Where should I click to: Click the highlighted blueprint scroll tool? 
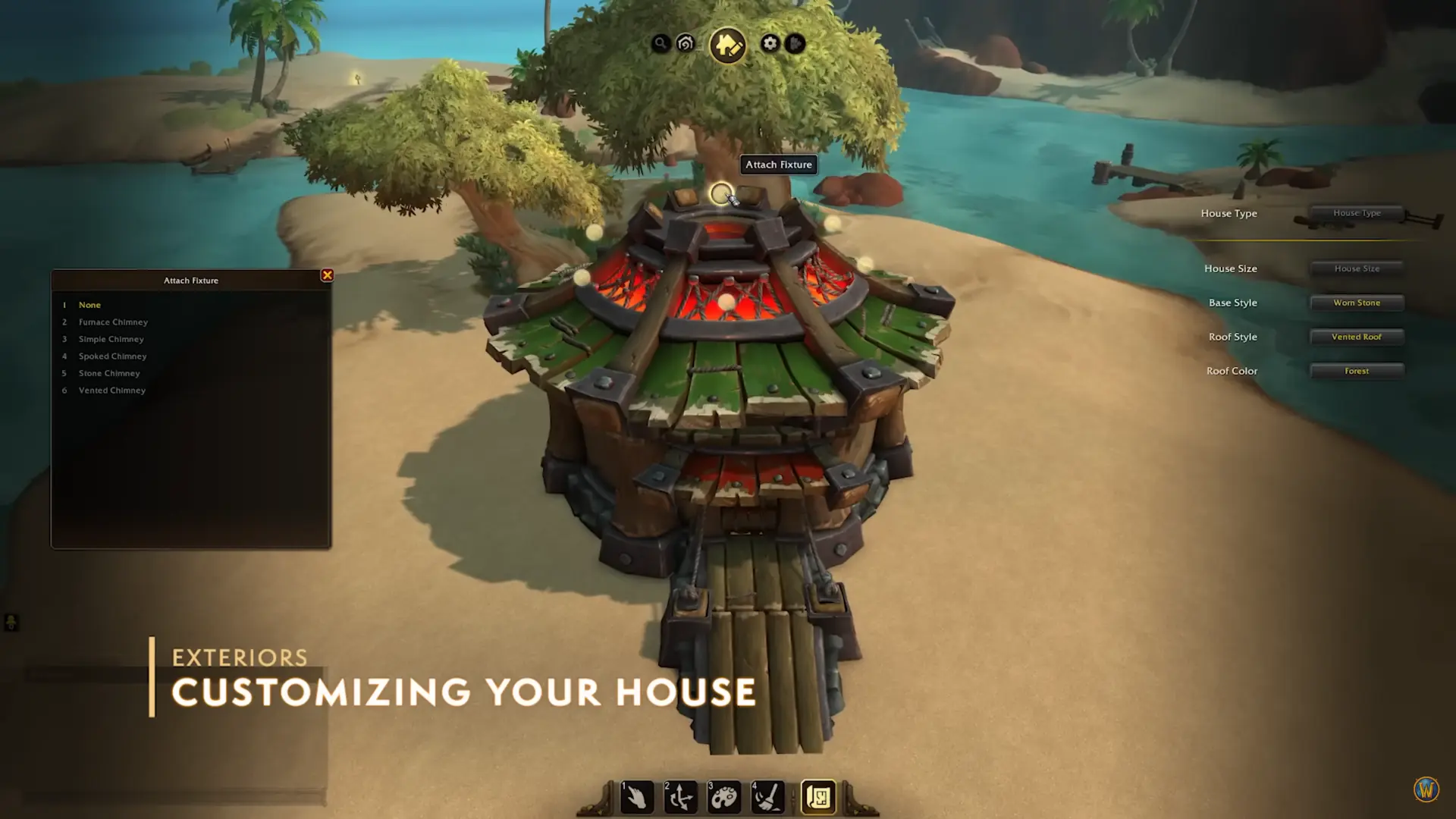(818, 797)
